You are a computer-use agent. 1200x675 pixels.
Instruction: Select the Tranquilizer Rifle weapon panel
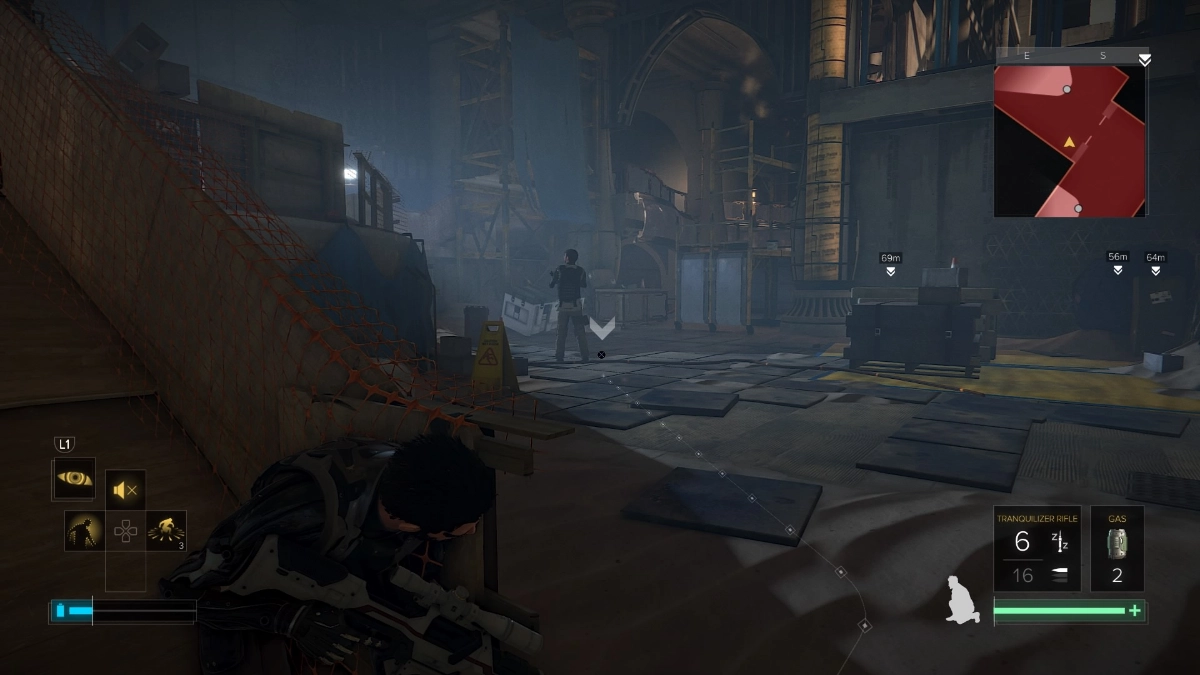(x=1037, y=548)
